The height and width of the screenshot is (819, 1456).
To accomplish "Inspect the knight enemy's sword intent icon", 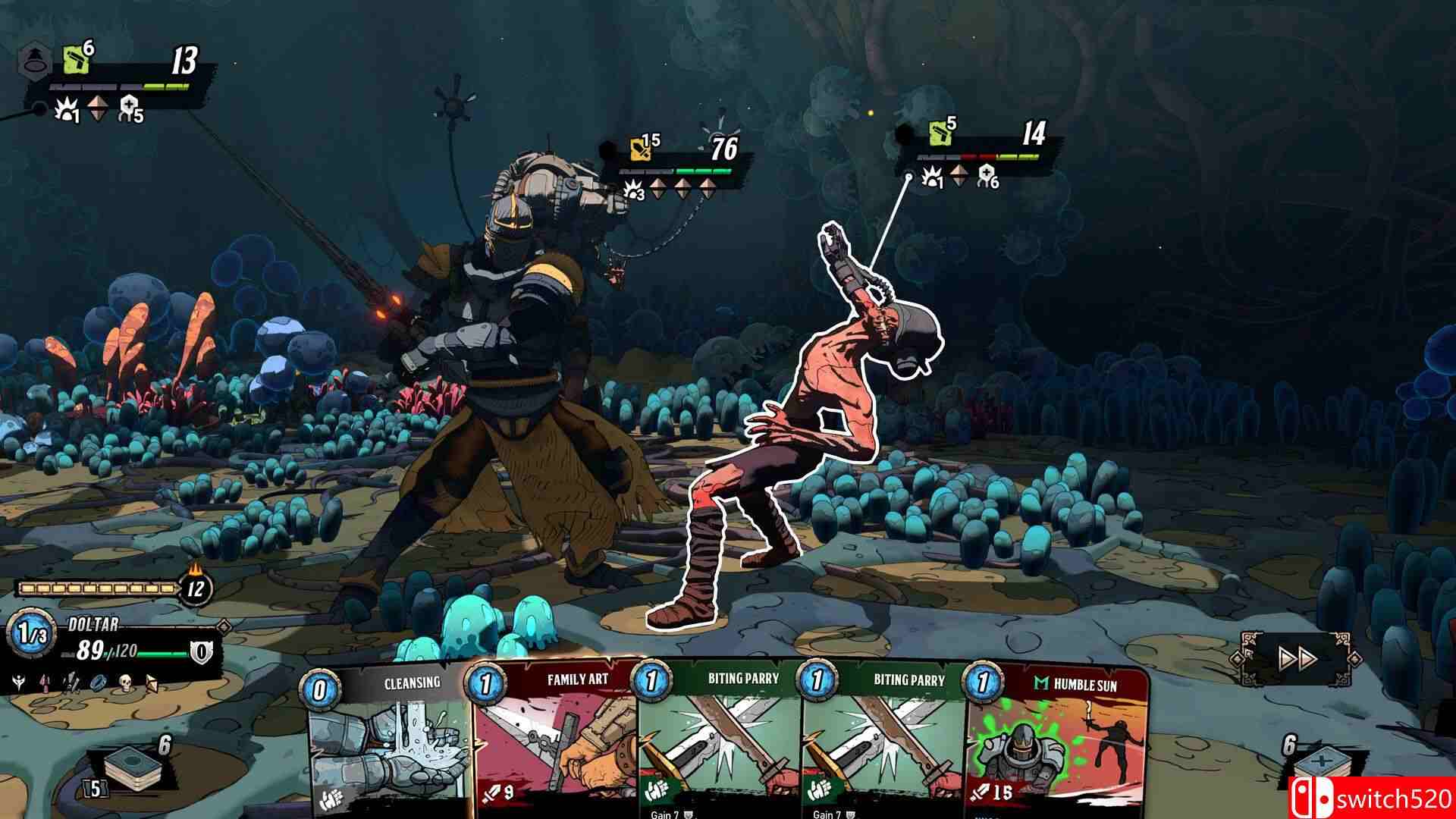I will pos(640,149).
